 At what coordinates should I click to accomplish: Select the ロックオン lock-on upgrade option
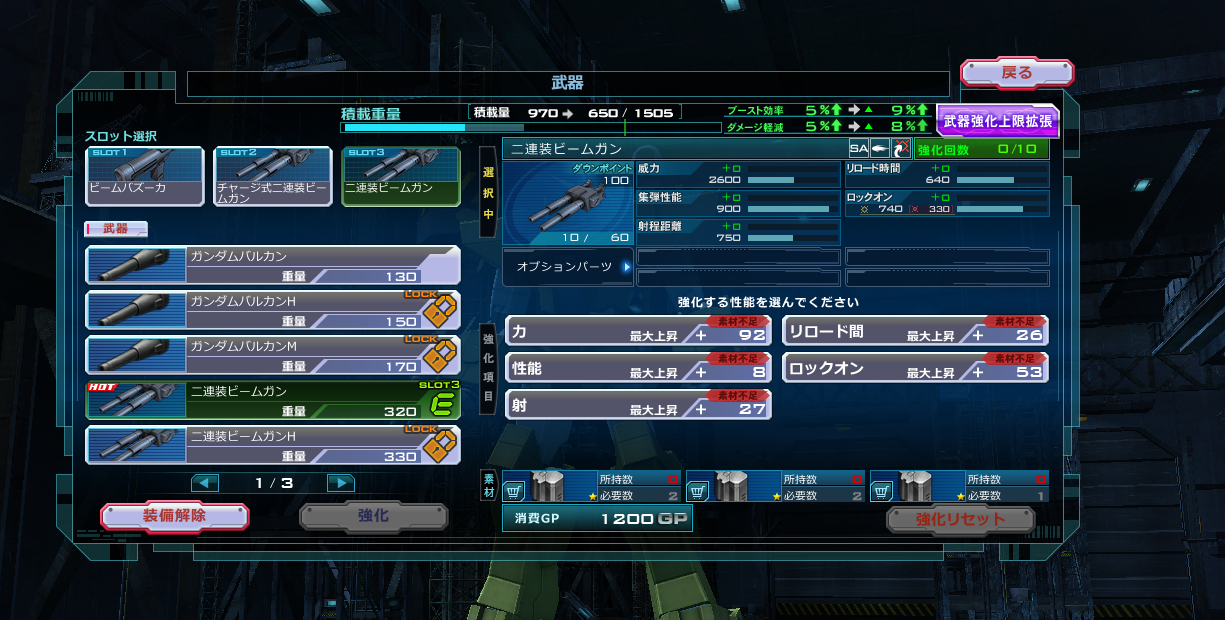915,368
